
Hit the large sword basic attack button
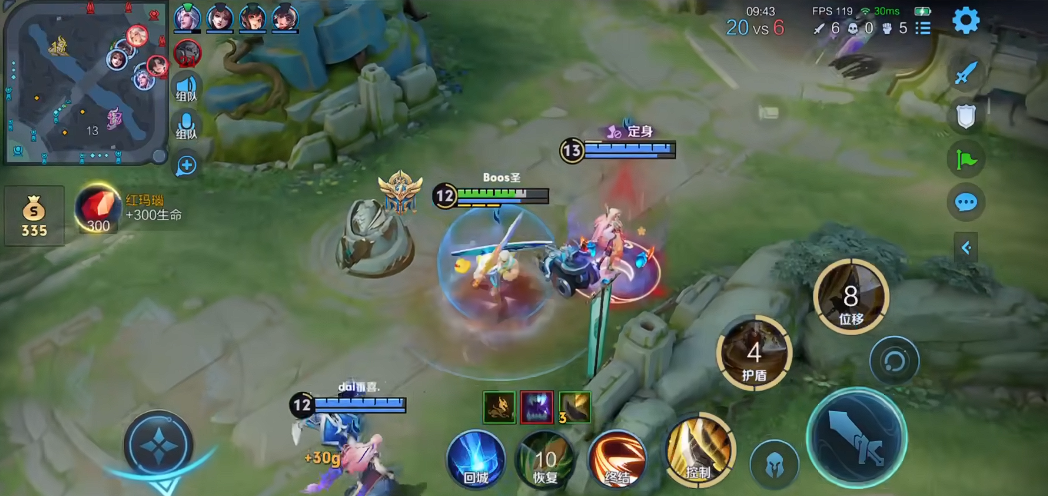click(856, 437)
